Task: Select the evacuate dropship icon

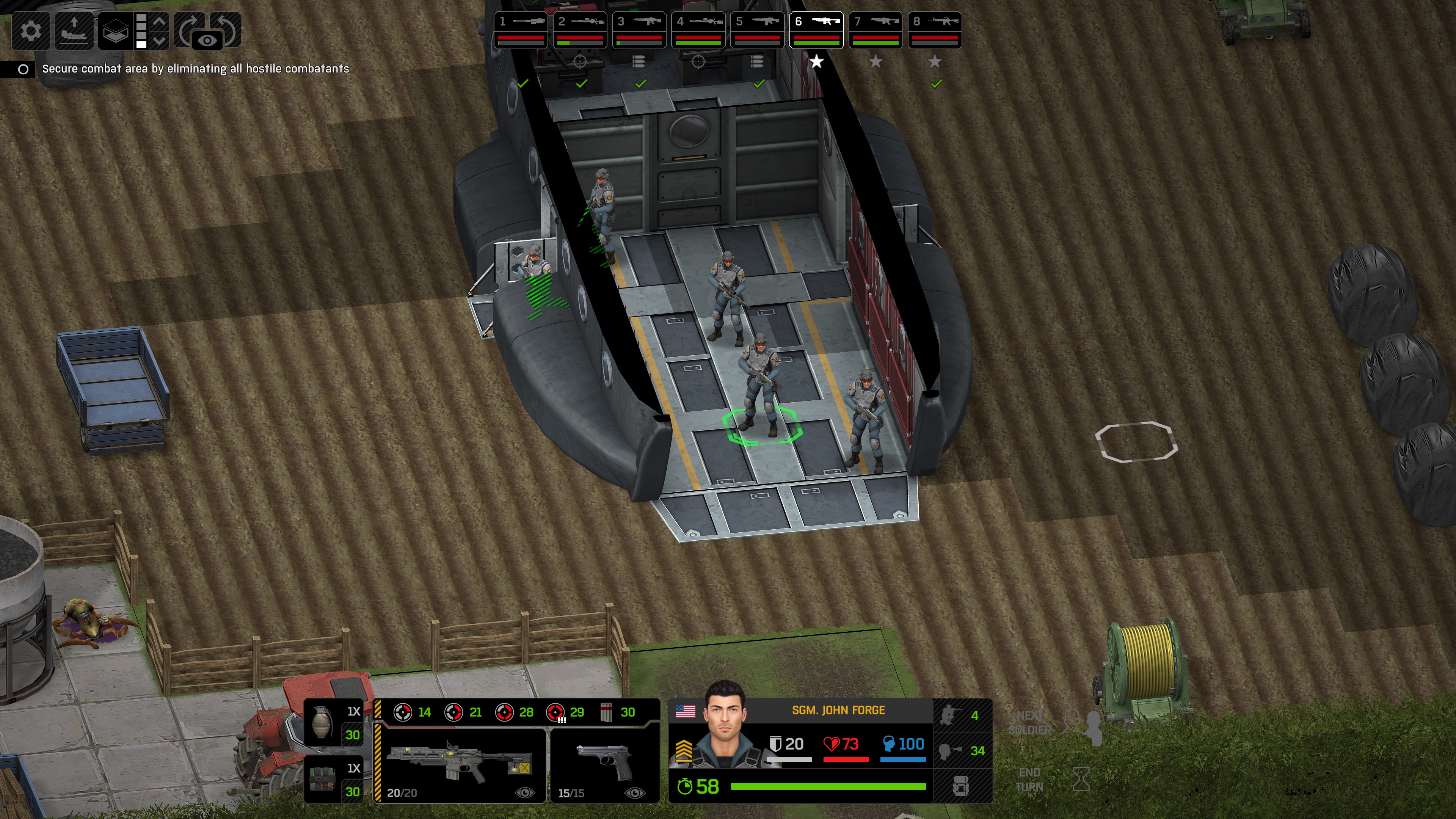Action: [74, 31]
